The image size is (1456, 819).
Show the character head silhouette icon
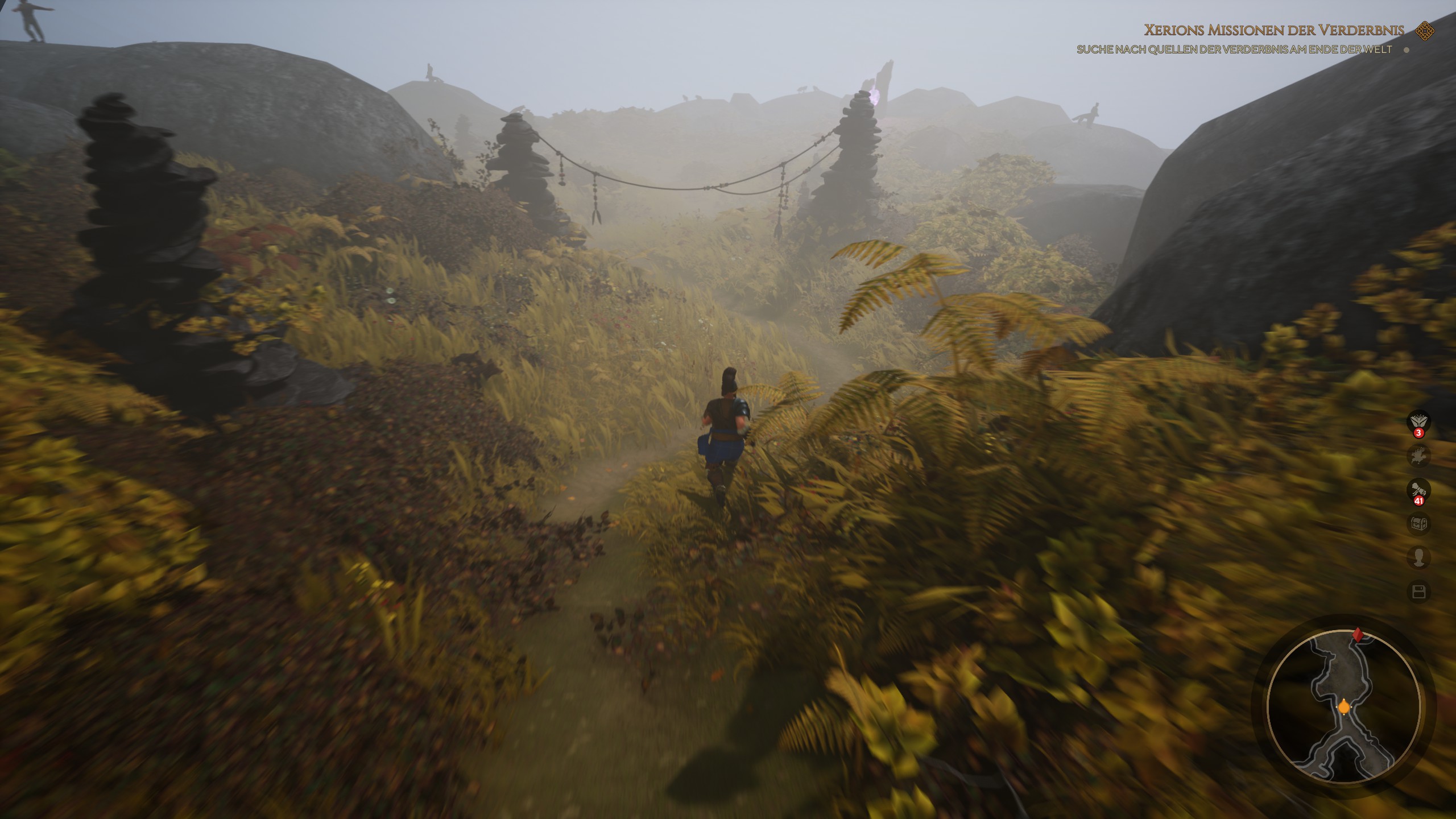pyautogui.click(x=1418, y=557)
